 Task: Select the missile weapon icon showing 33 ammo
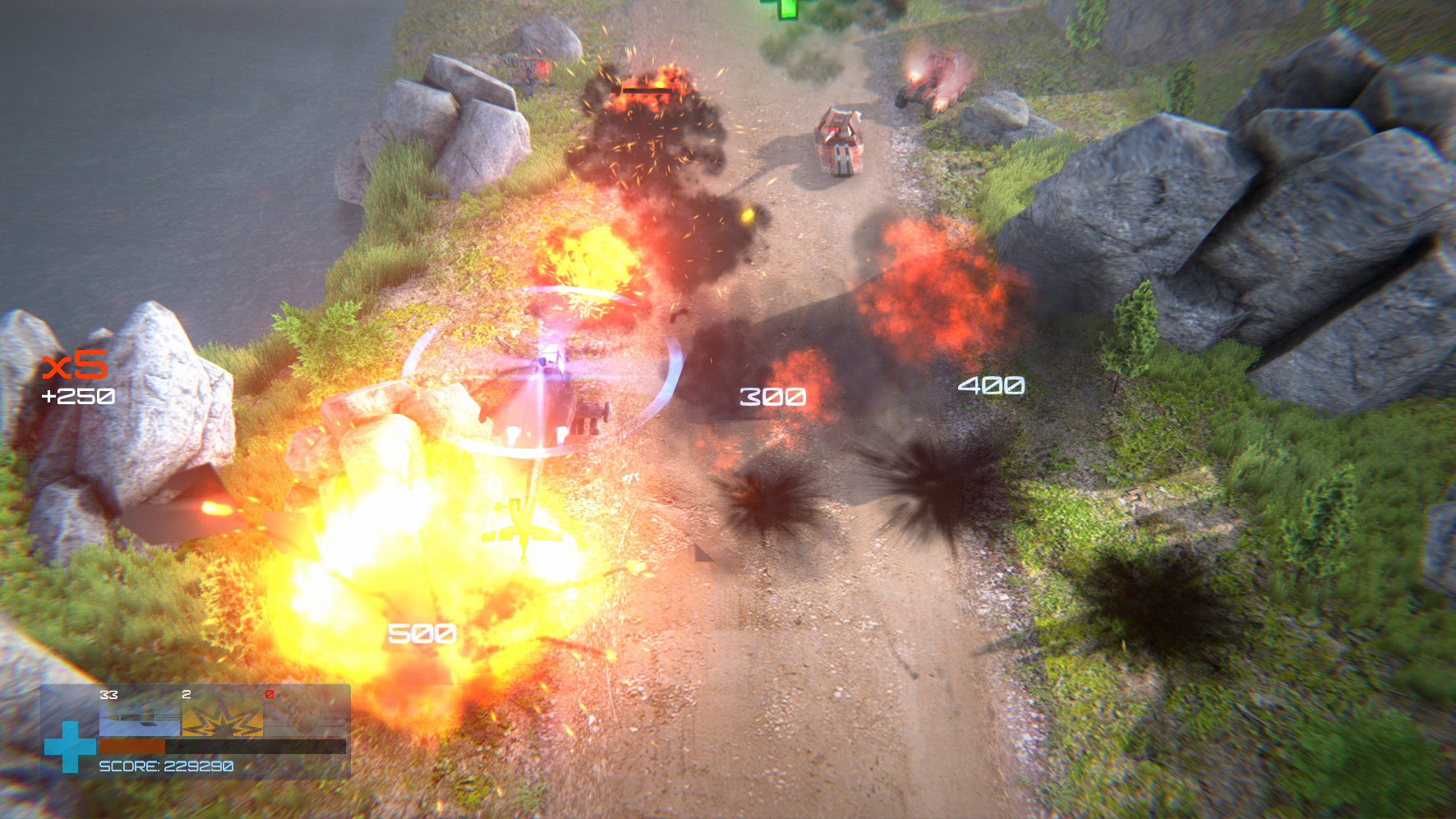click(x=140, y=719)
